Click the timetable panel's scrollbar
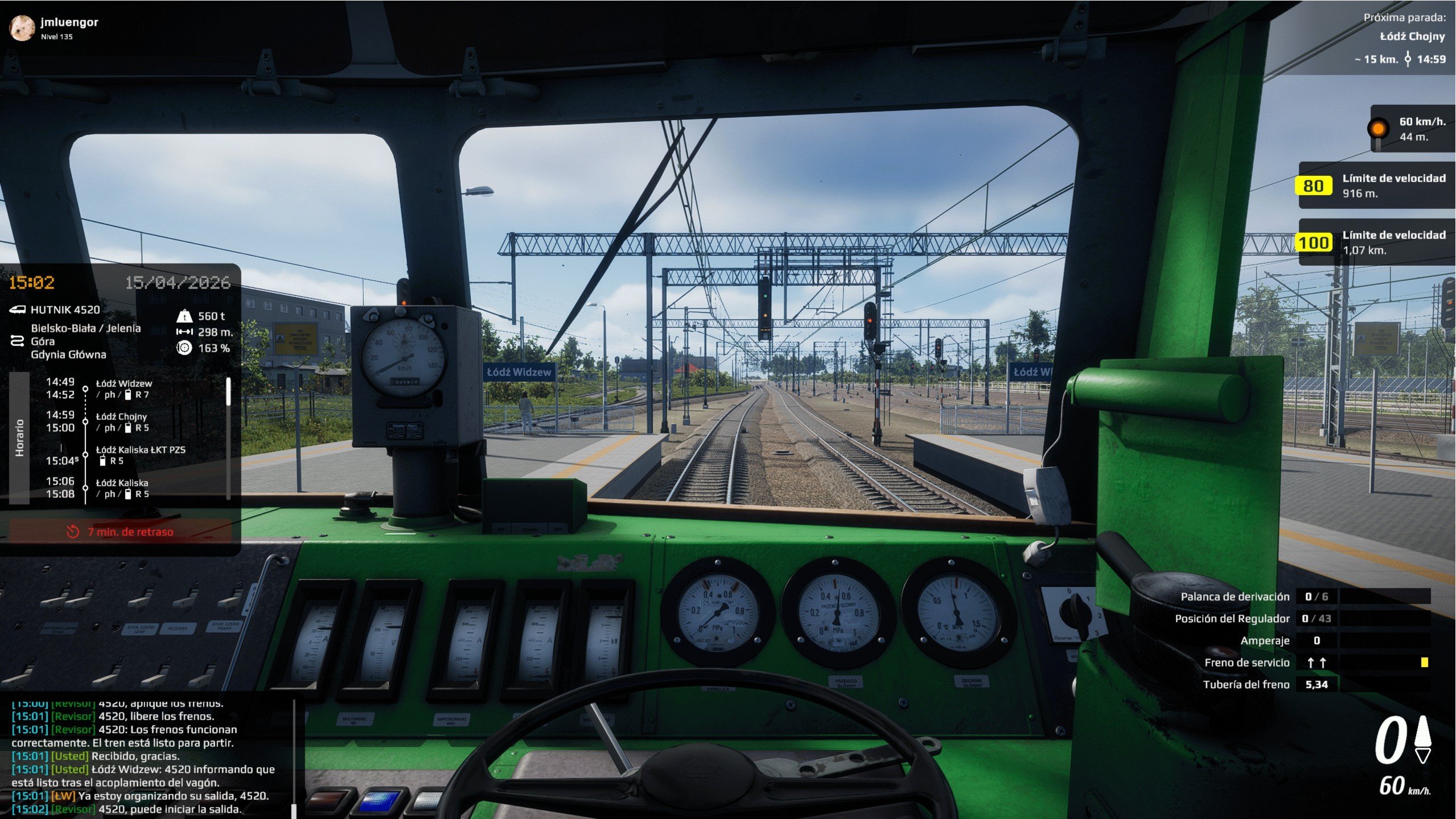 [x=229, y=393]
